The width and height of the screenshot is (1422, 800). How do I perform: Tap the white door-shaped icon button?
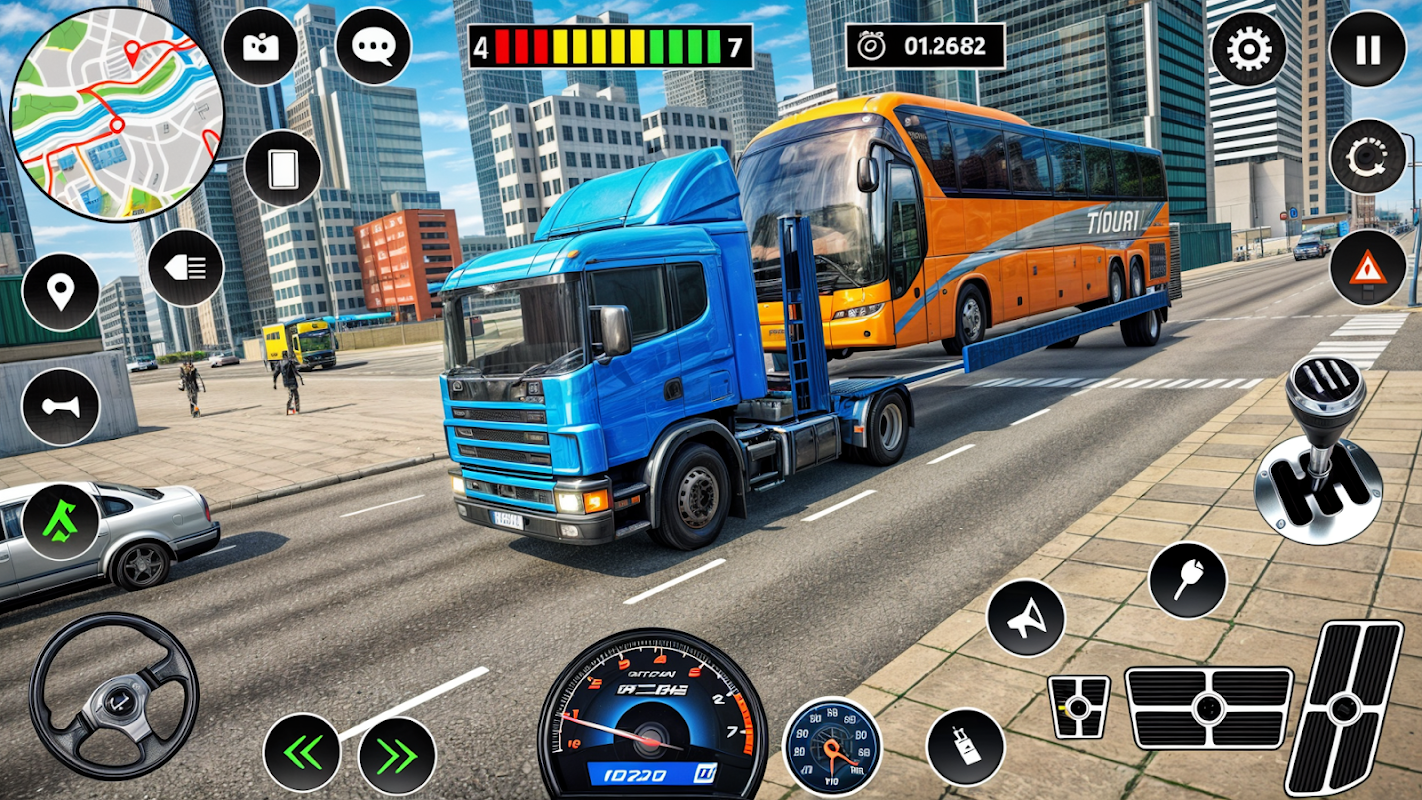coord(282,168)
